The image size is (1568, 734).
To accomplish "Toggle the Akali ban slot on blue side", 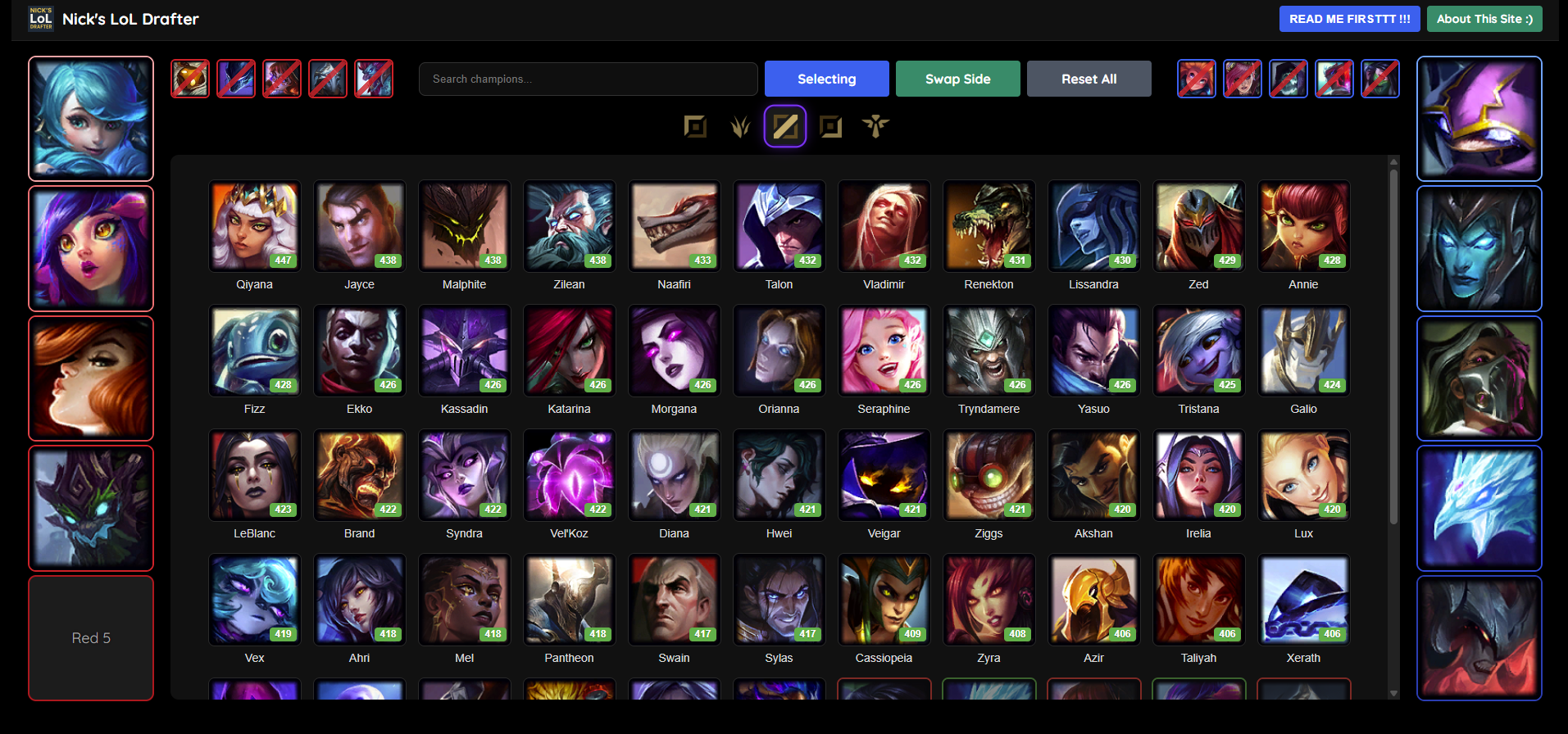I will 1380,79.
